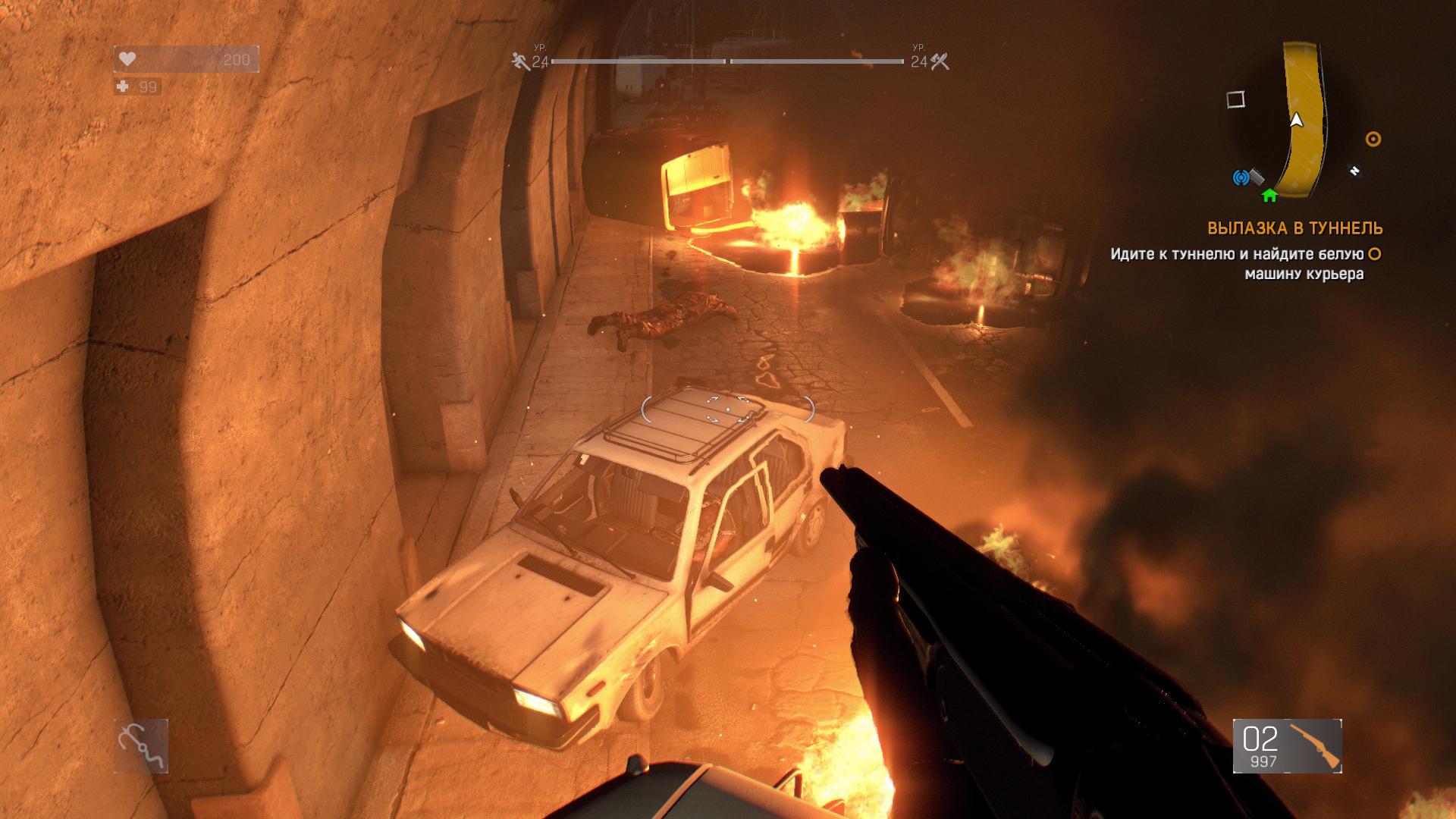Viewport: 1456px width, 819px height.
Task: Click the power crossed tools level icon
Action: [x=940, y=61]
